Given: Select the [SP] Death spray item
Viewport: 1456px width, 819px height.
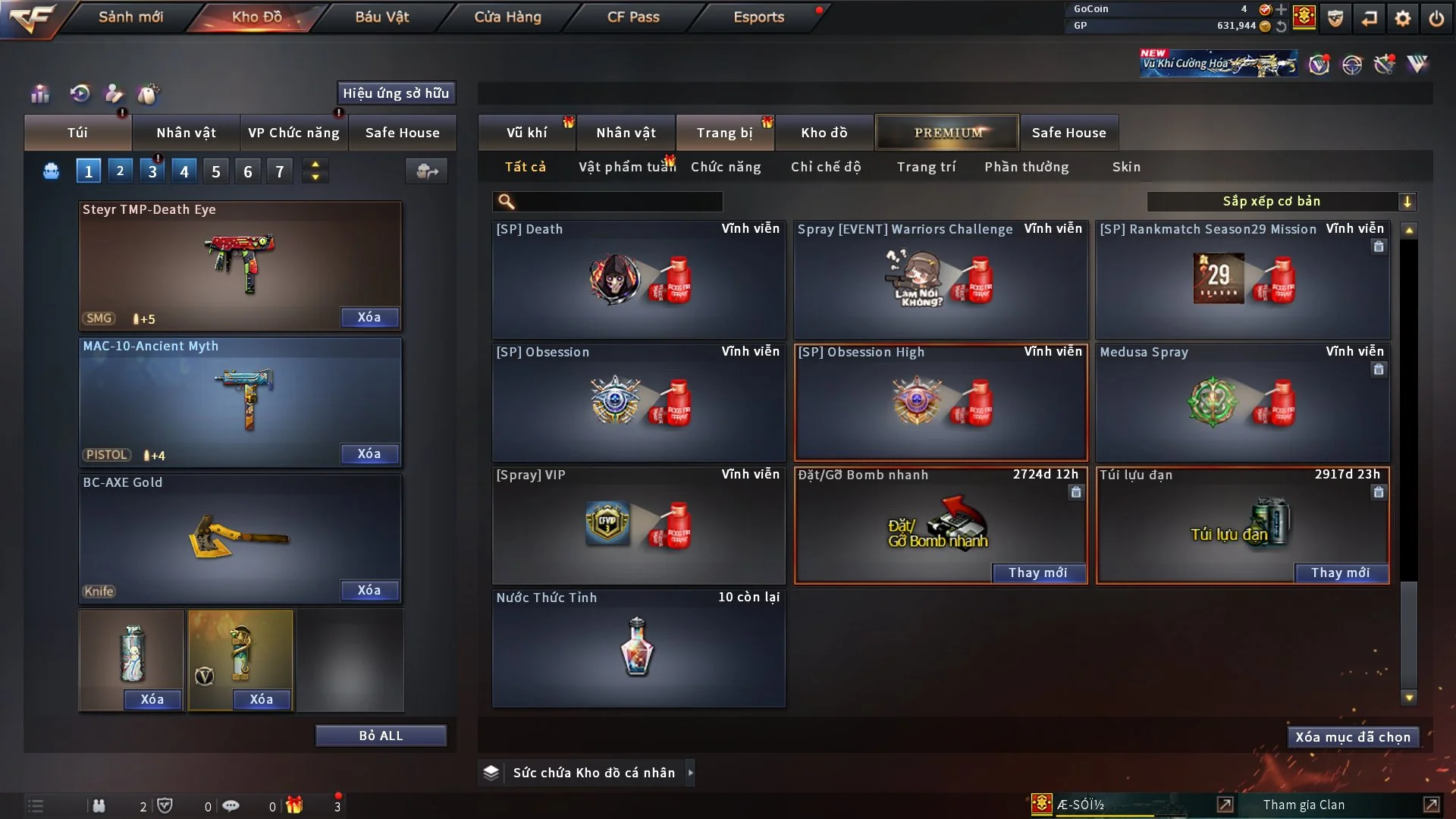Looking at the screenshot, I should click(x=639, y=281).
